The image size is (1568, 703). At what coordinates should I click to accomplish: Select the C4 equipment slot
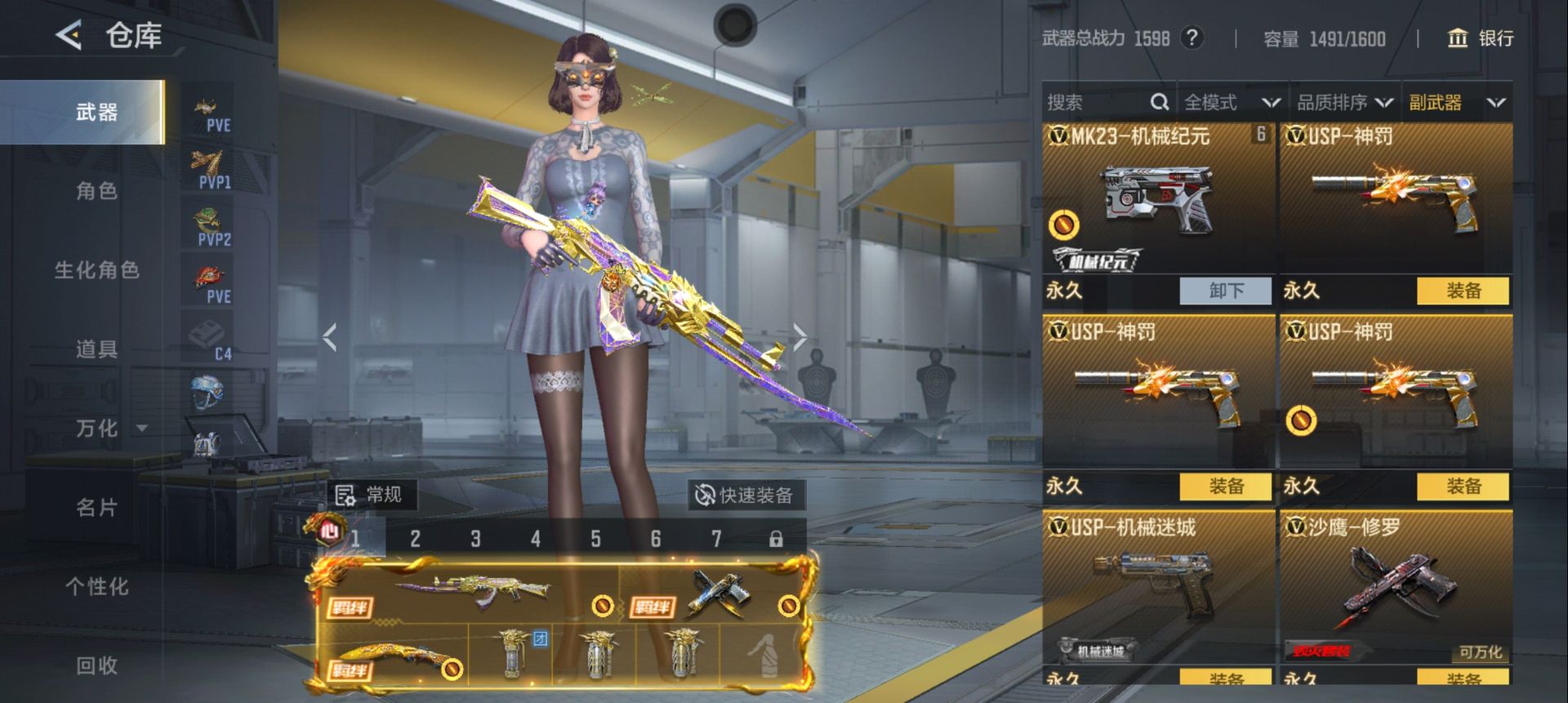(208, 340)
